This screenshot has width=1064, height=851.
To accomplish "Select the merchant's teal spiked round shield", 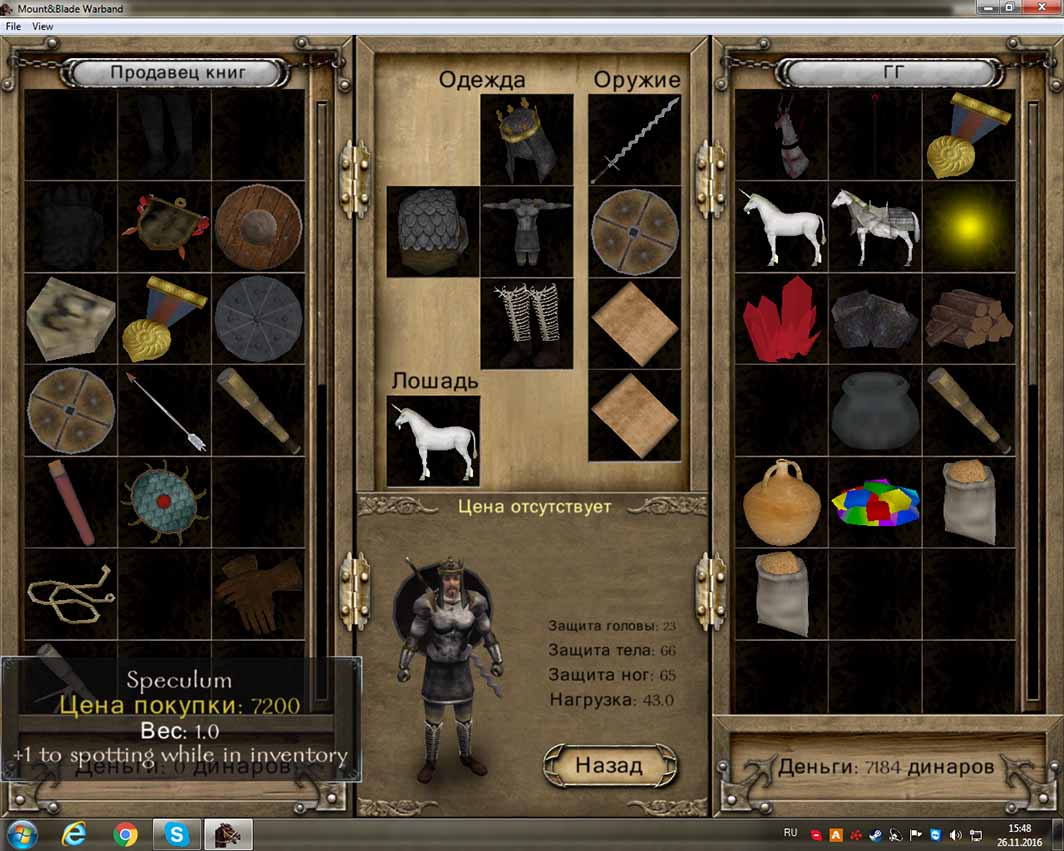I will tap(164, 501).
